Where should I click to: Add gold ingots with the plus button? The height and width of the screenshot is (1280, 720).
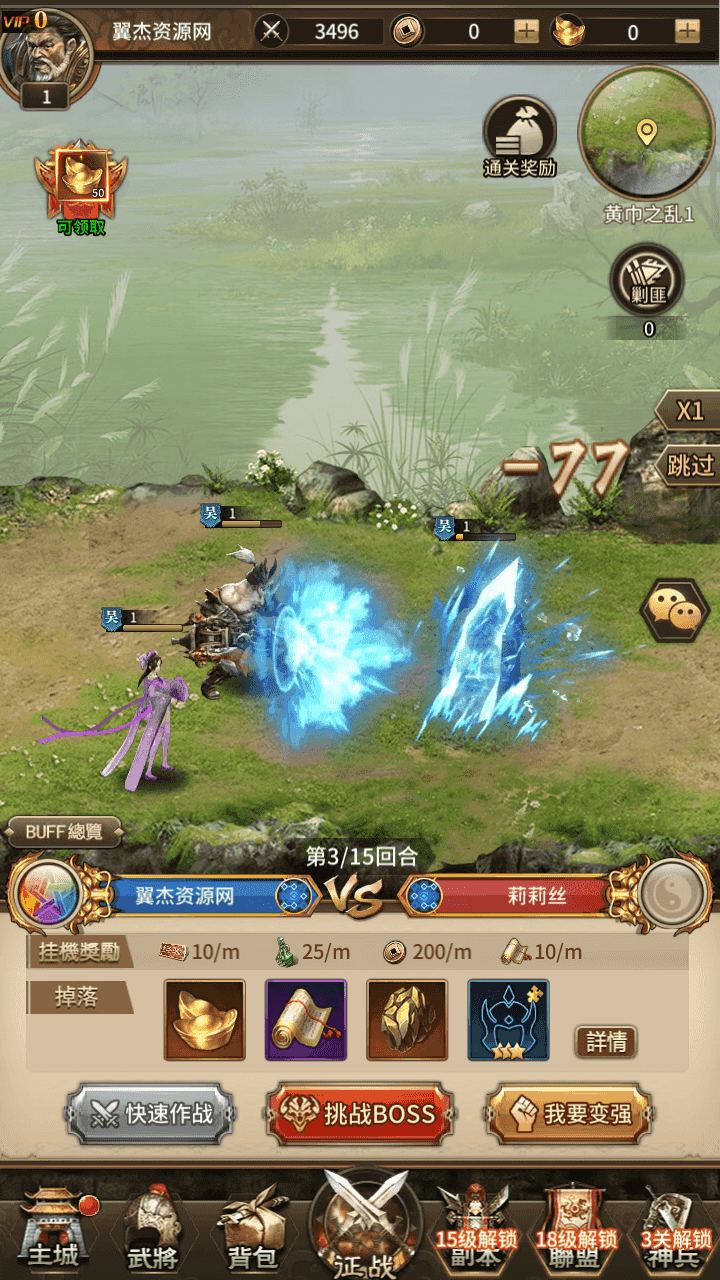tap(687, 31)
